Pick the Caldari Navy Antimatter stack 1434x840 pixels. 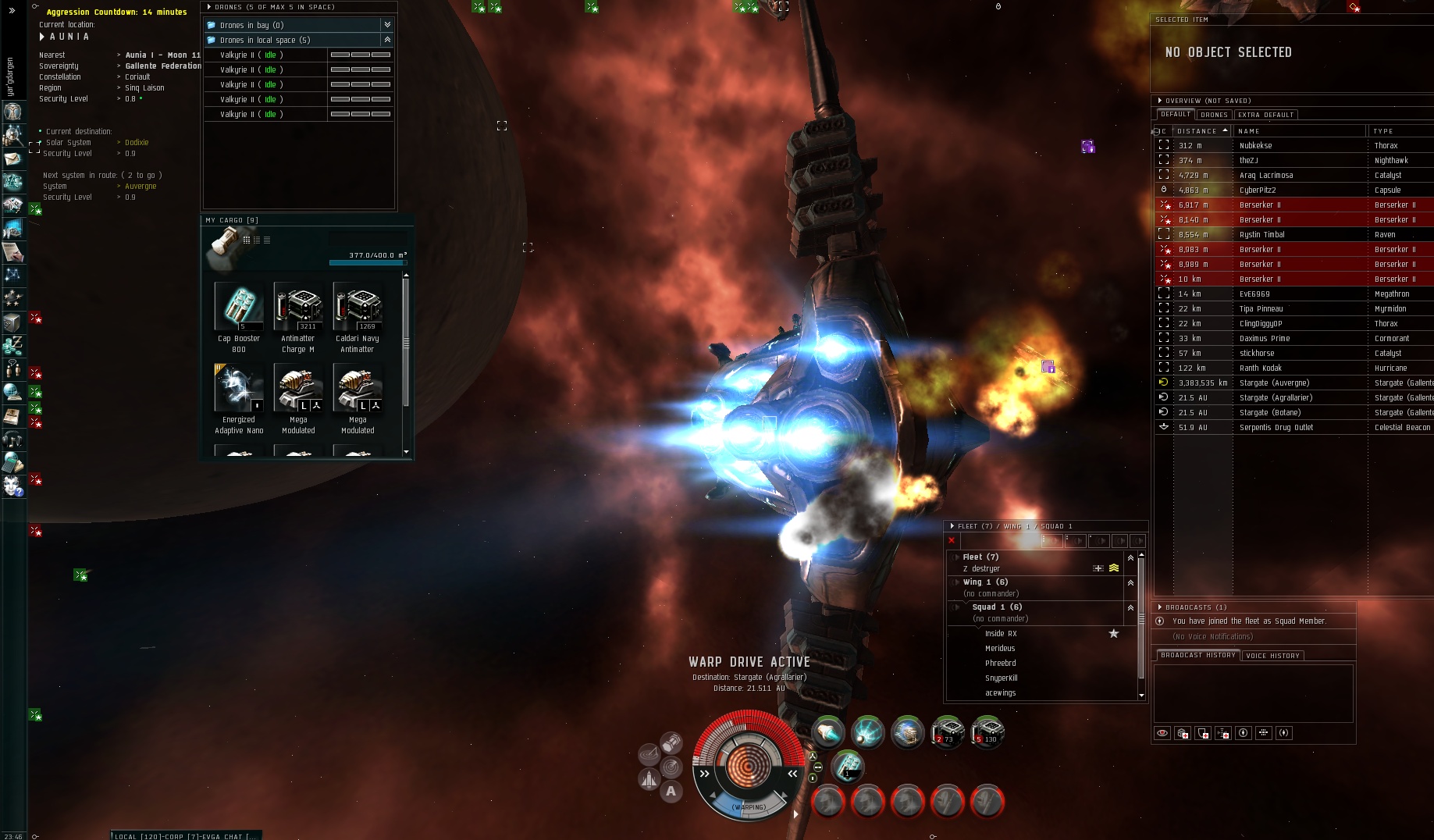click(x=358, y=308)
